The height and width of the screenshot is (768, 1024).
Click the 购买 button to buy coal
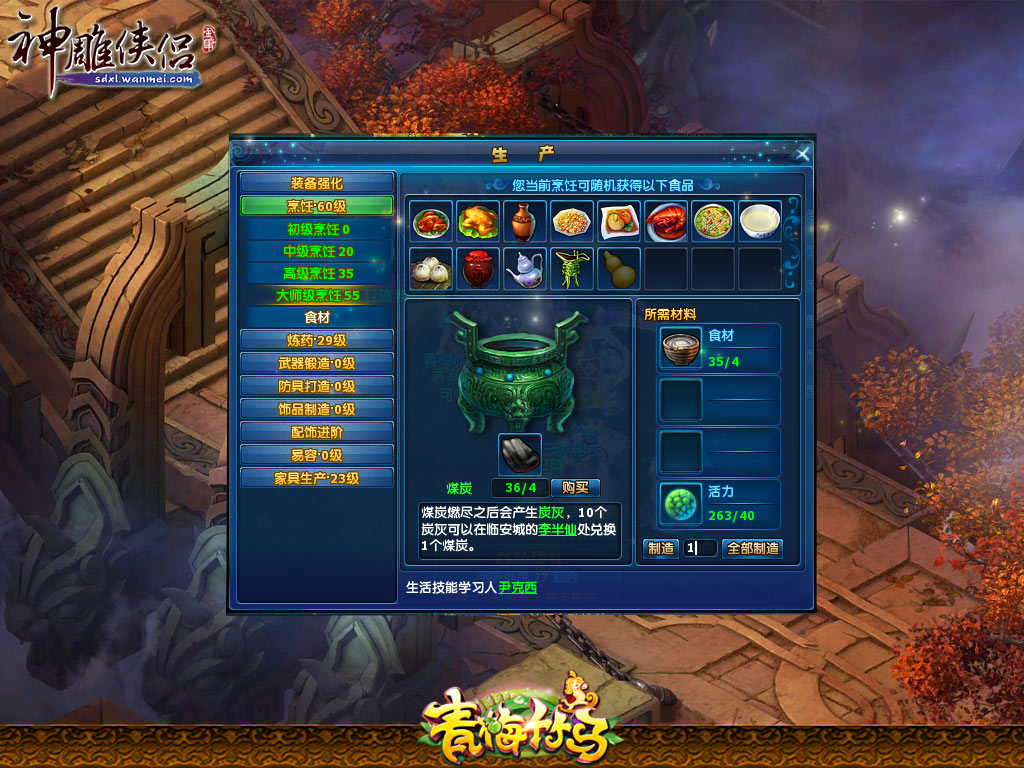point(575,488)
